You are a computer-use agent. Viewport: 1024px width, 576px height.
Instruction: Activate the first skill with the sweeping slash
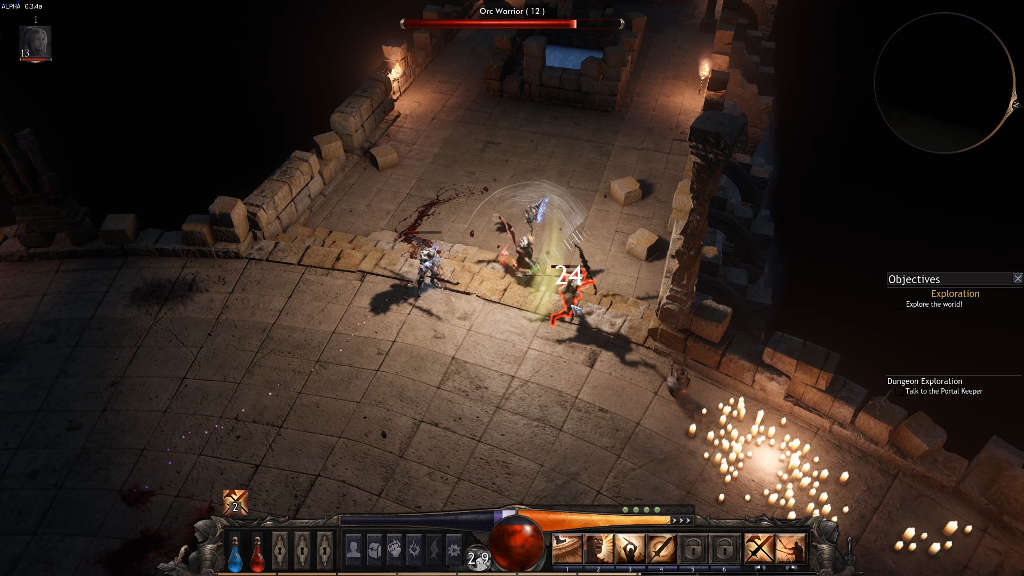click(x=567, y=548)
